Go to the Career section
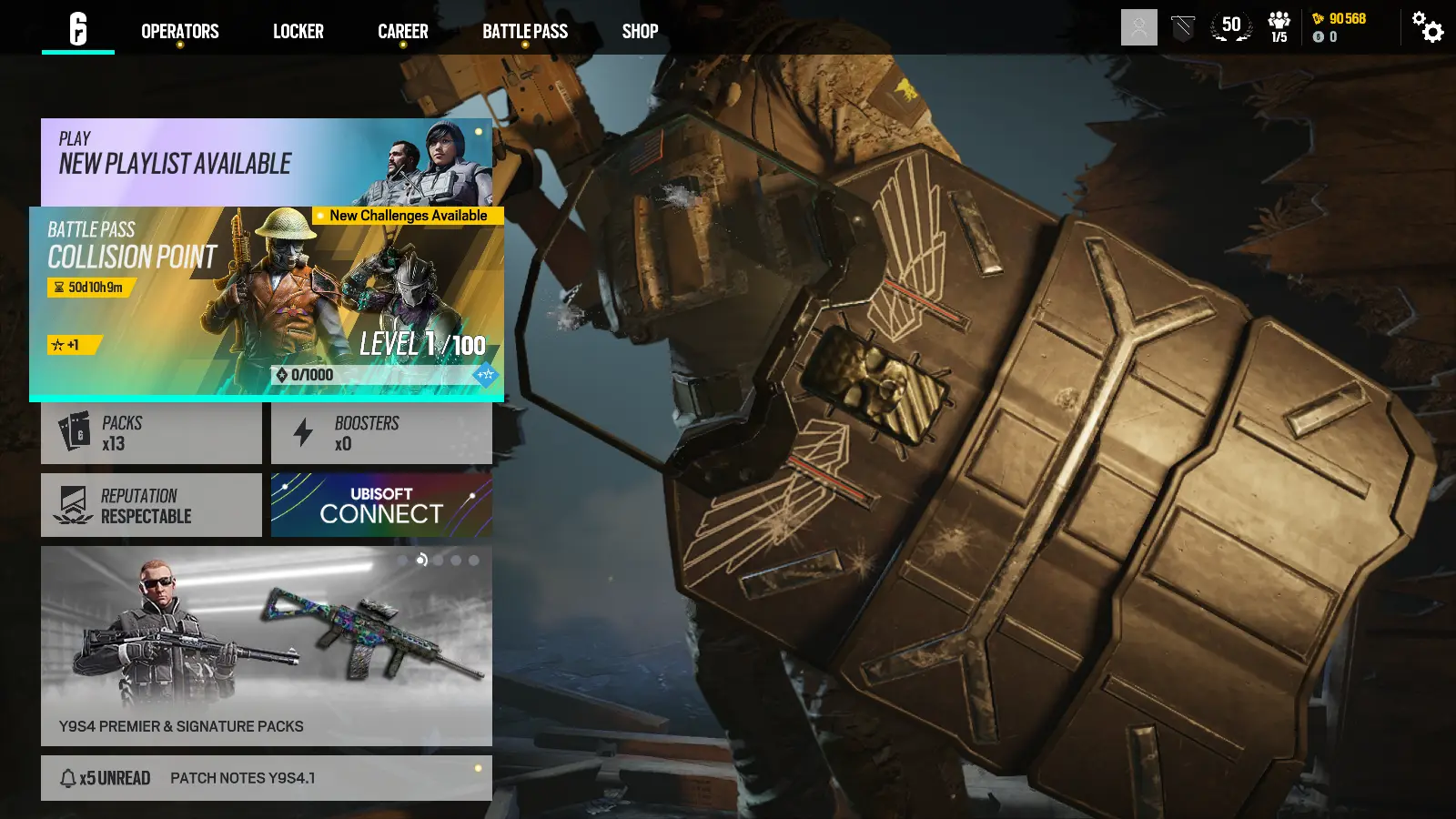Image resolution: width=1456 pixels, height=819 pixels. click(402, 31)
